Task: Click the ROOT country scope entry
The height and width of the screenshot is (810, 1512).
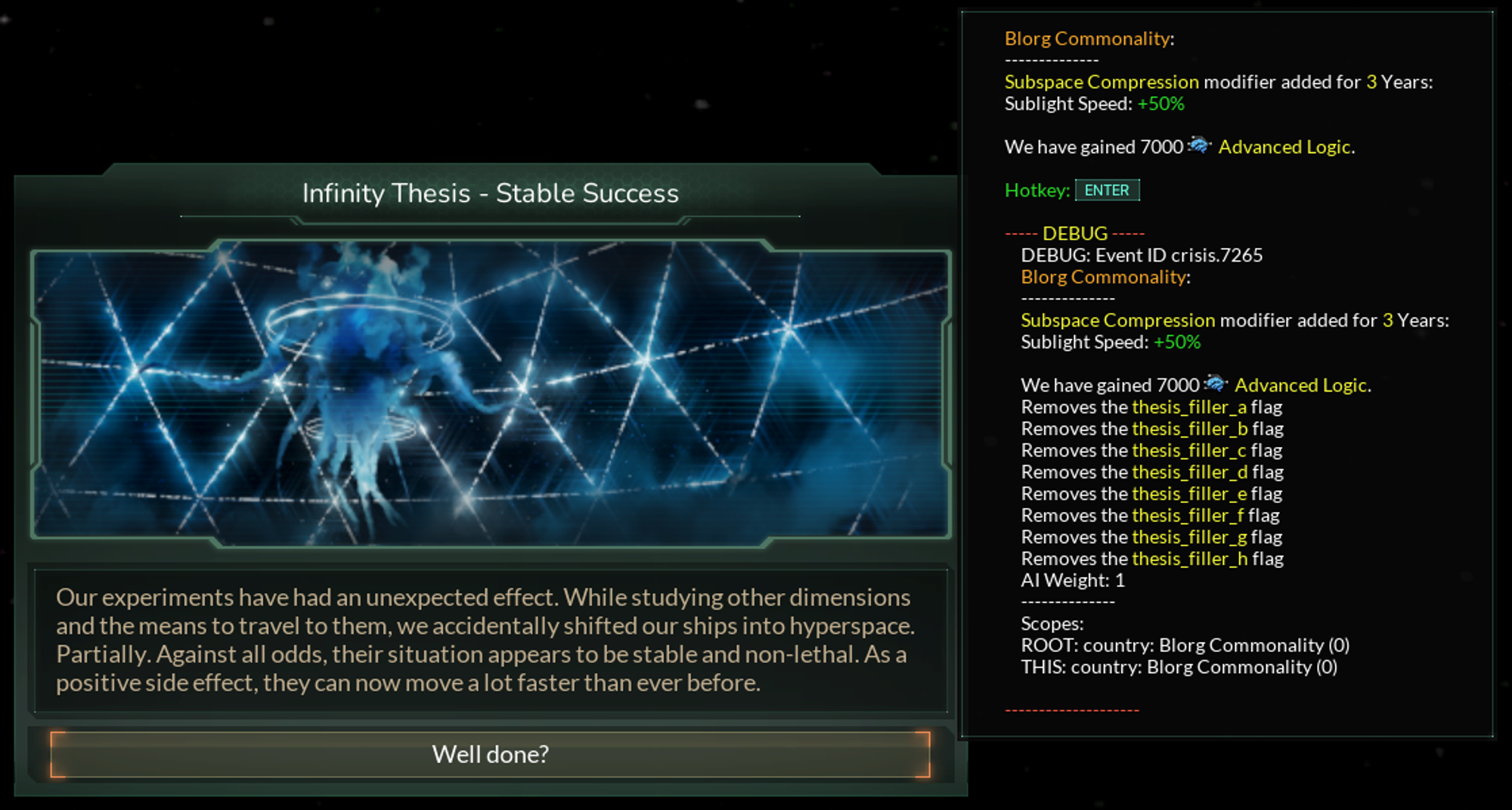Action: tap(1185, 646)
